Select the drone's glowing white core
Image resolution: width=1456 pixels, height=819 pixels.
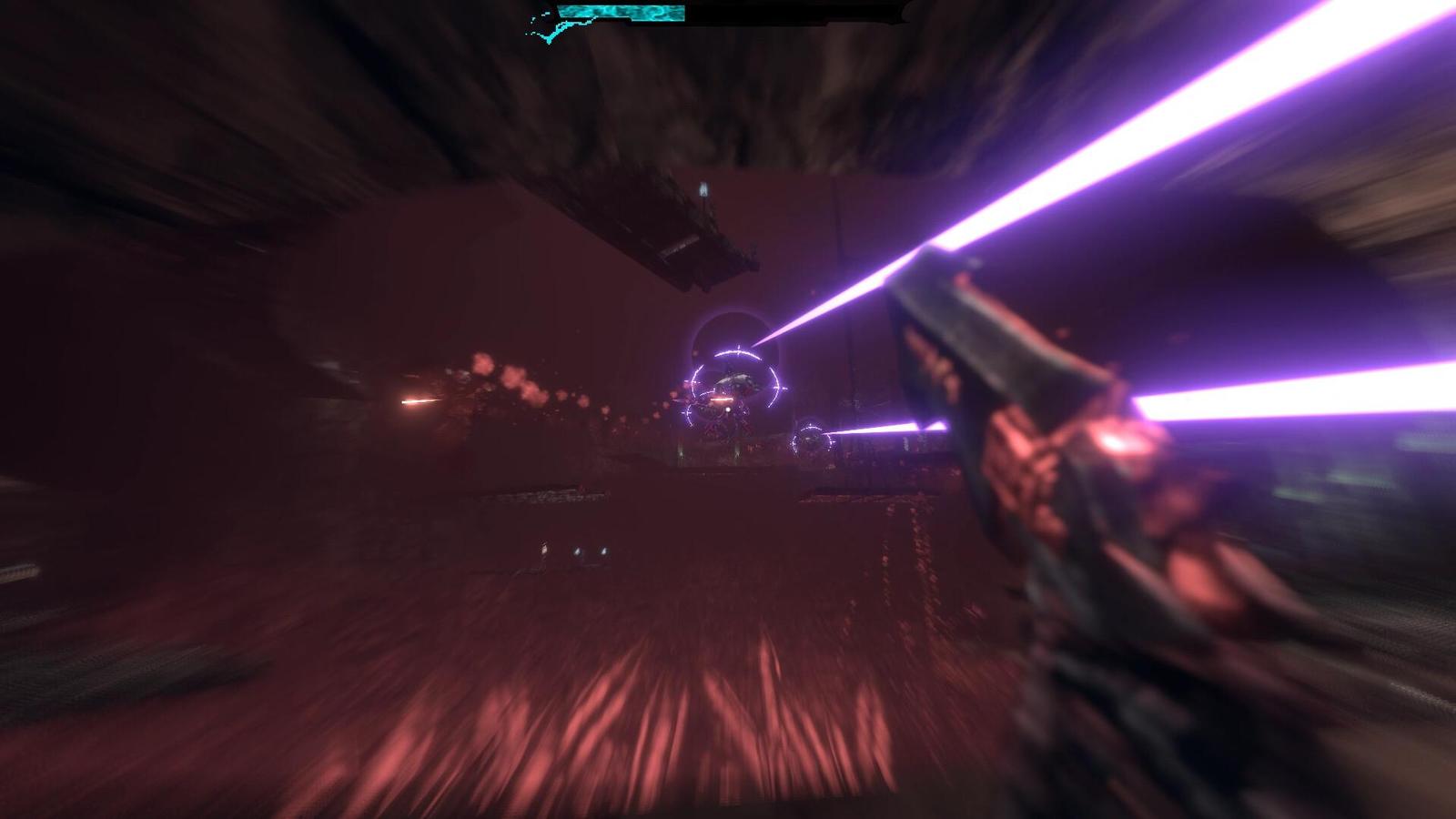(x=727, y=409)
